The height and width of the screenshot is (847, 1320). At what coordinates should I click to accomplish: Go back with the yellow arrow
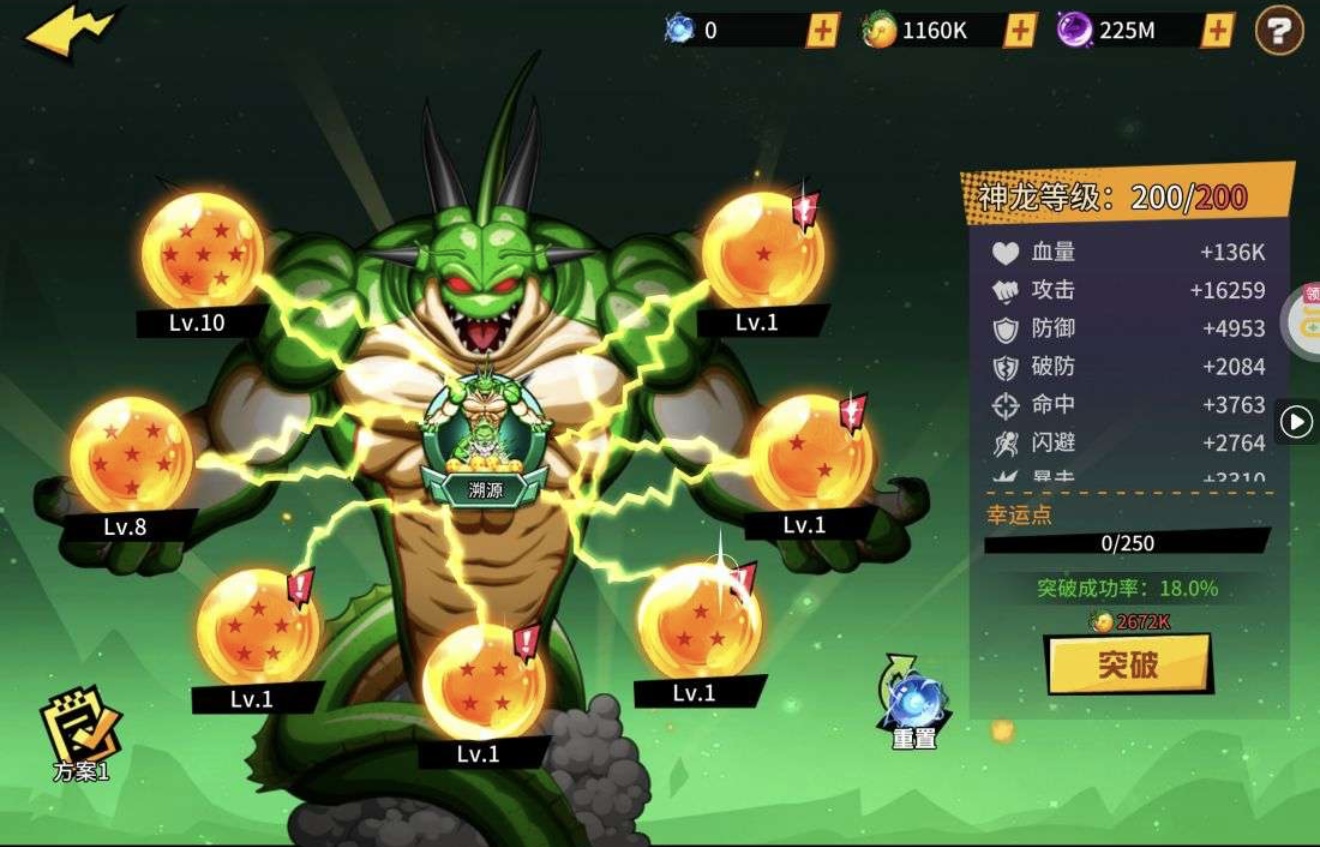pos(70,33)
